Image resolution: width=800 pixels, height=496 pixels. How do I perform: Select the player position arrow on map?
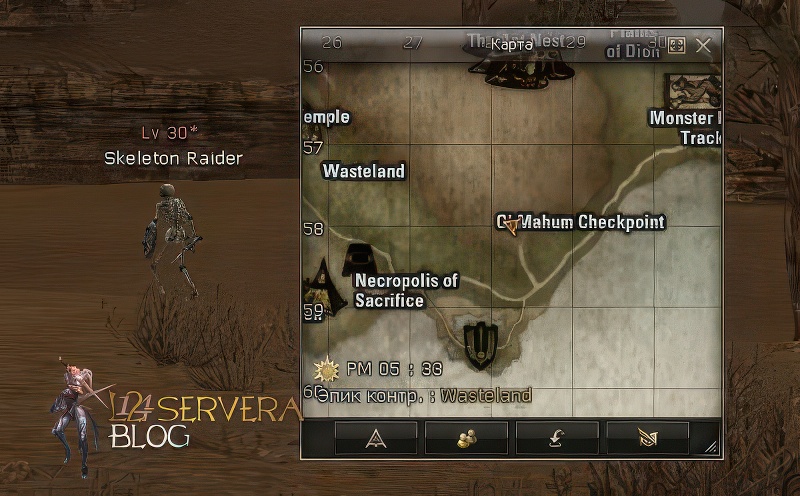pyautogui.click(x=512, y=227)
